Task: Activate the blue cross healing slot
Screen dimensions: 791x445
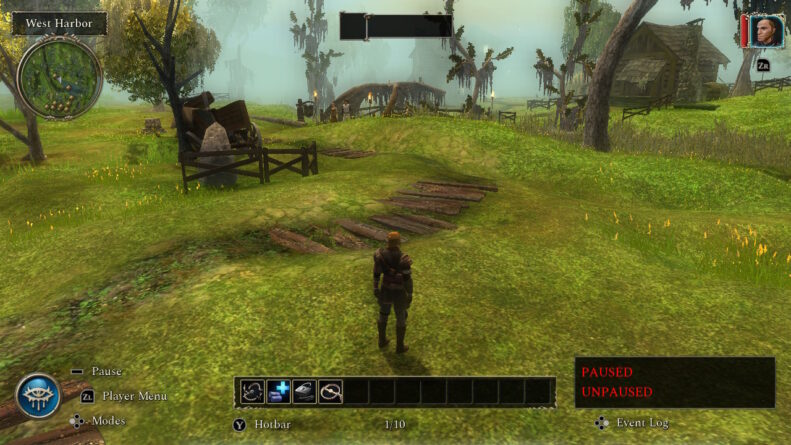Action: pyautogui.click(x=278, y=391)
